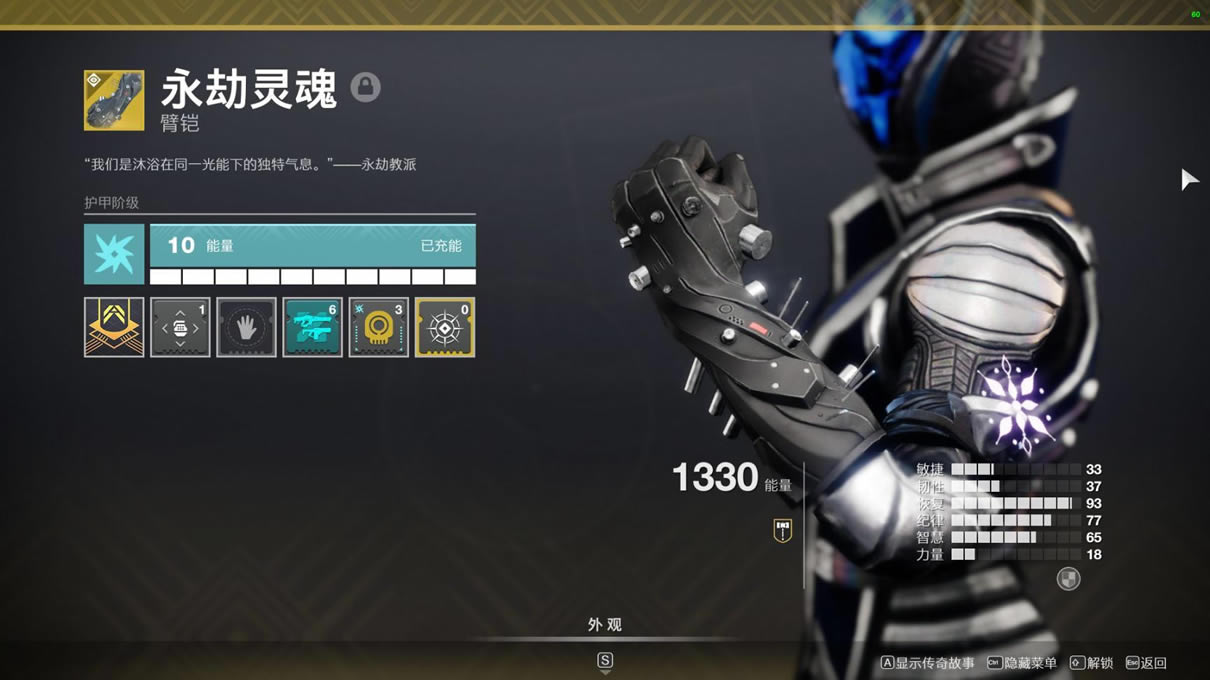Image resolution: width=1210 pixels, height=680 pixels.
Task: Click the quartered shield icon below stats
Action: pyautogui.click(x=1068, y=579)
